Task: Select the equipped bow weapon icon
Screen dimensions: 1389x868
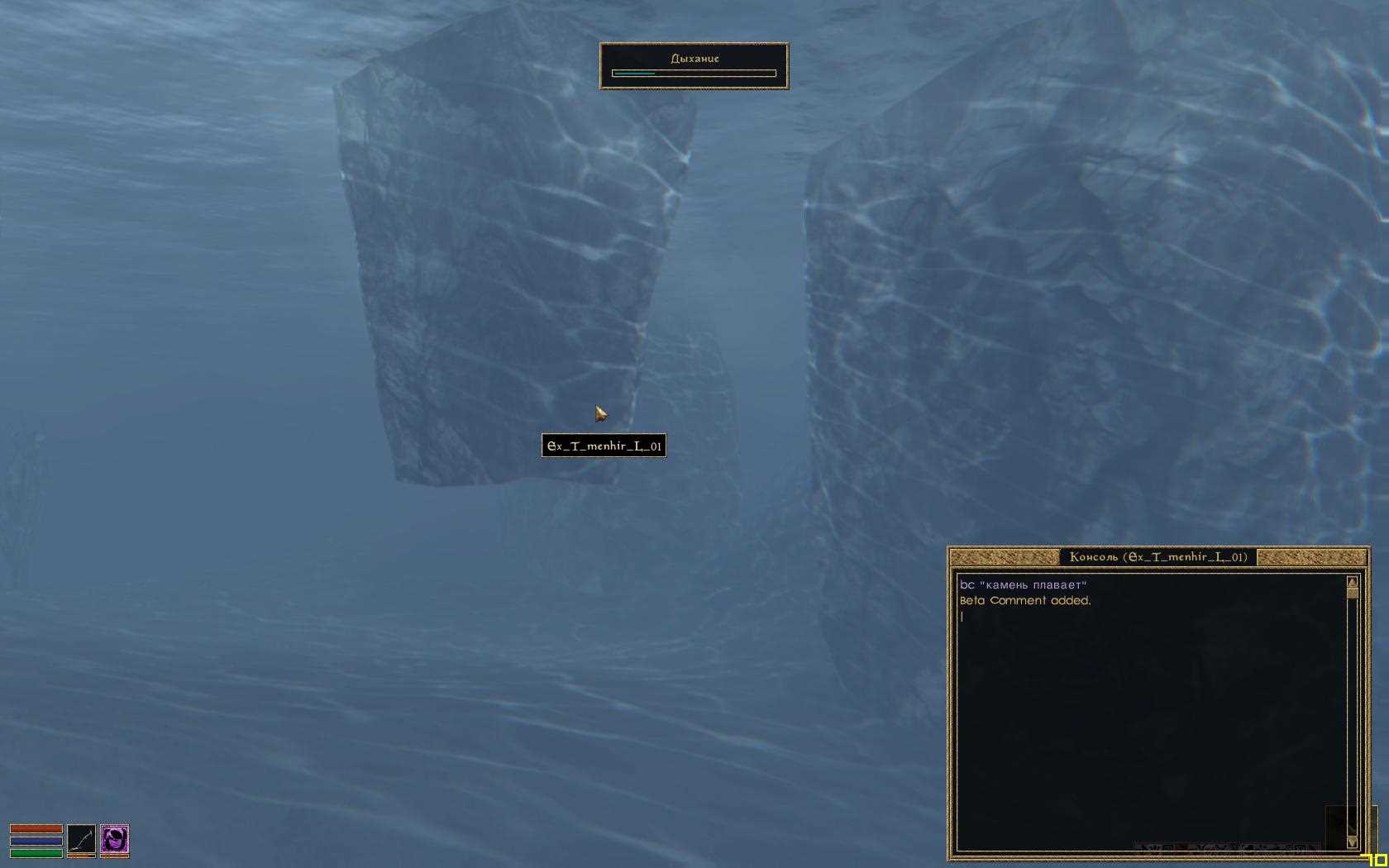Action: 81,838
